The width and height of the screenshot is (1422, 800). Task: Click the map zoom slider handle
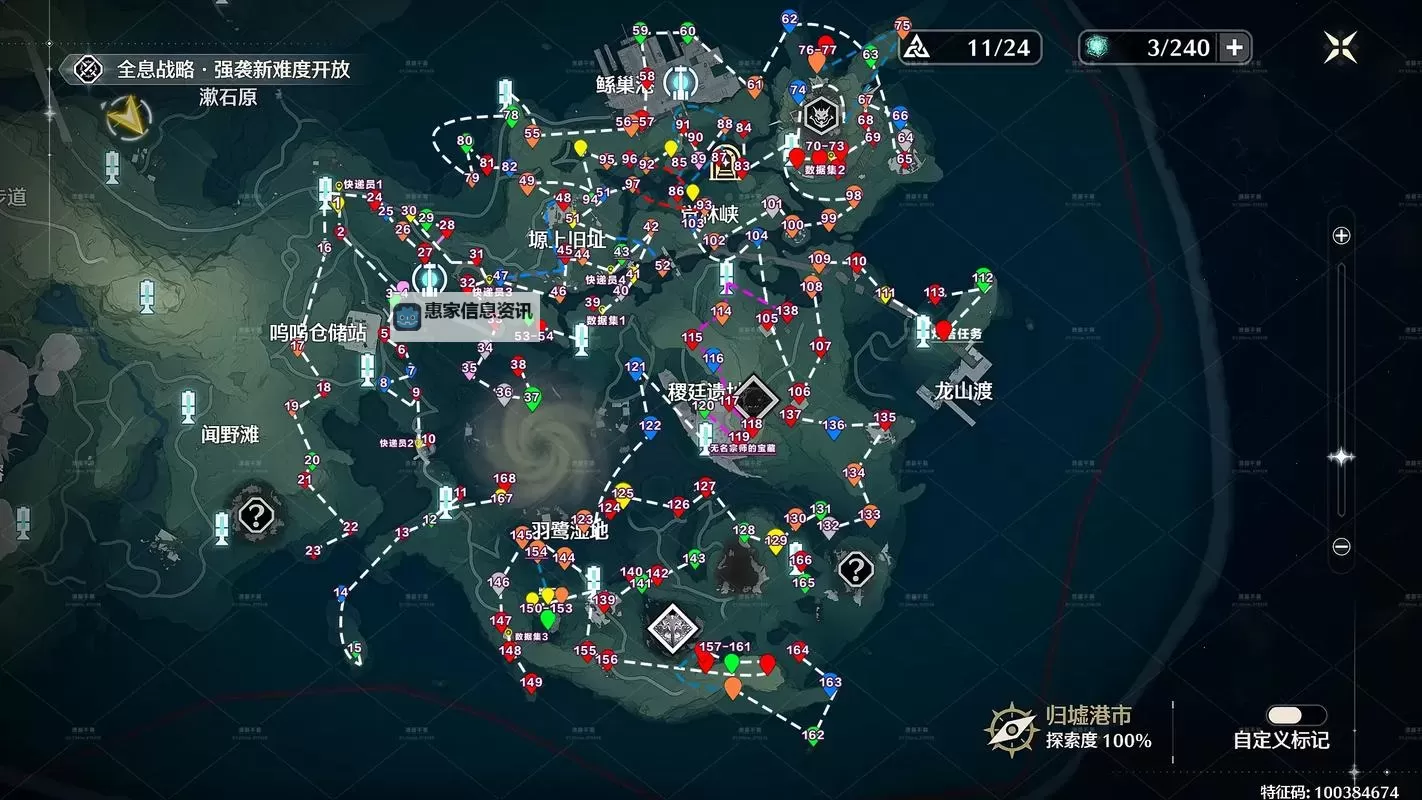[x=1342, y=457]
